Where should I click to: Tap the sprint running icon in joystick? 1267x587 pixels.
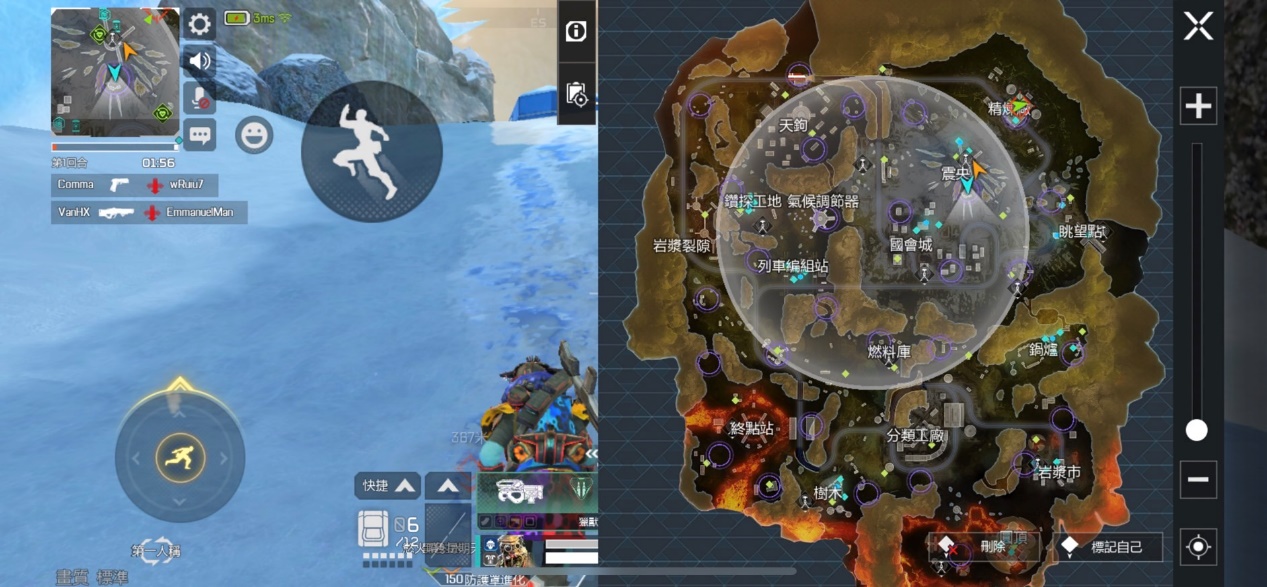[180, 458]
